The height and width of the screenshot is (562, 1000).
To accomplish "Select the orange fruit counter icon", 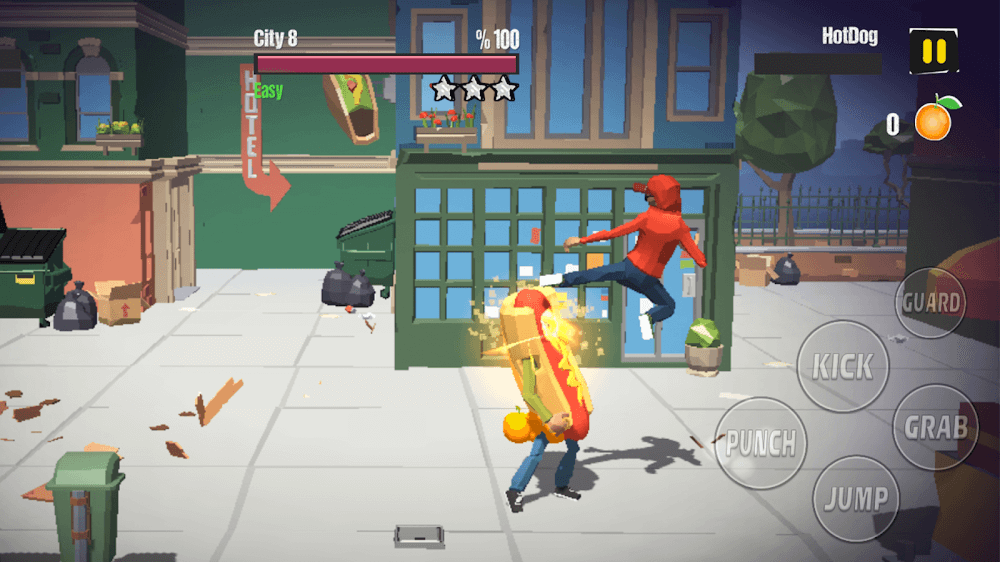I will click(x=935, y=119).
